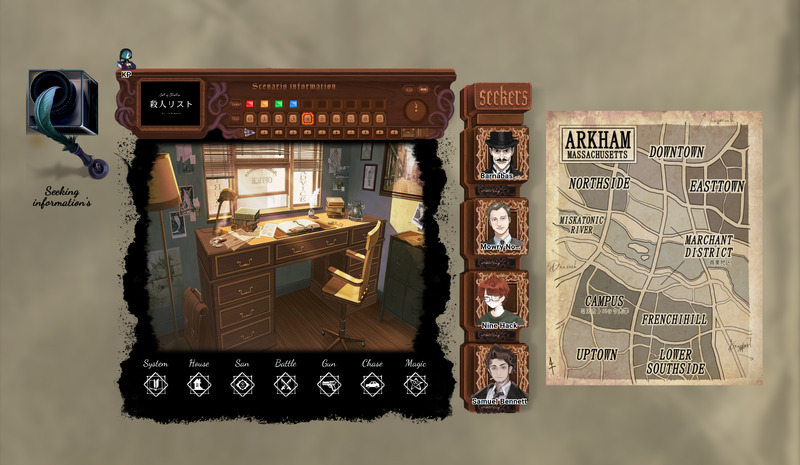
Task: Open the San rules icon
Action: [242, 384]
